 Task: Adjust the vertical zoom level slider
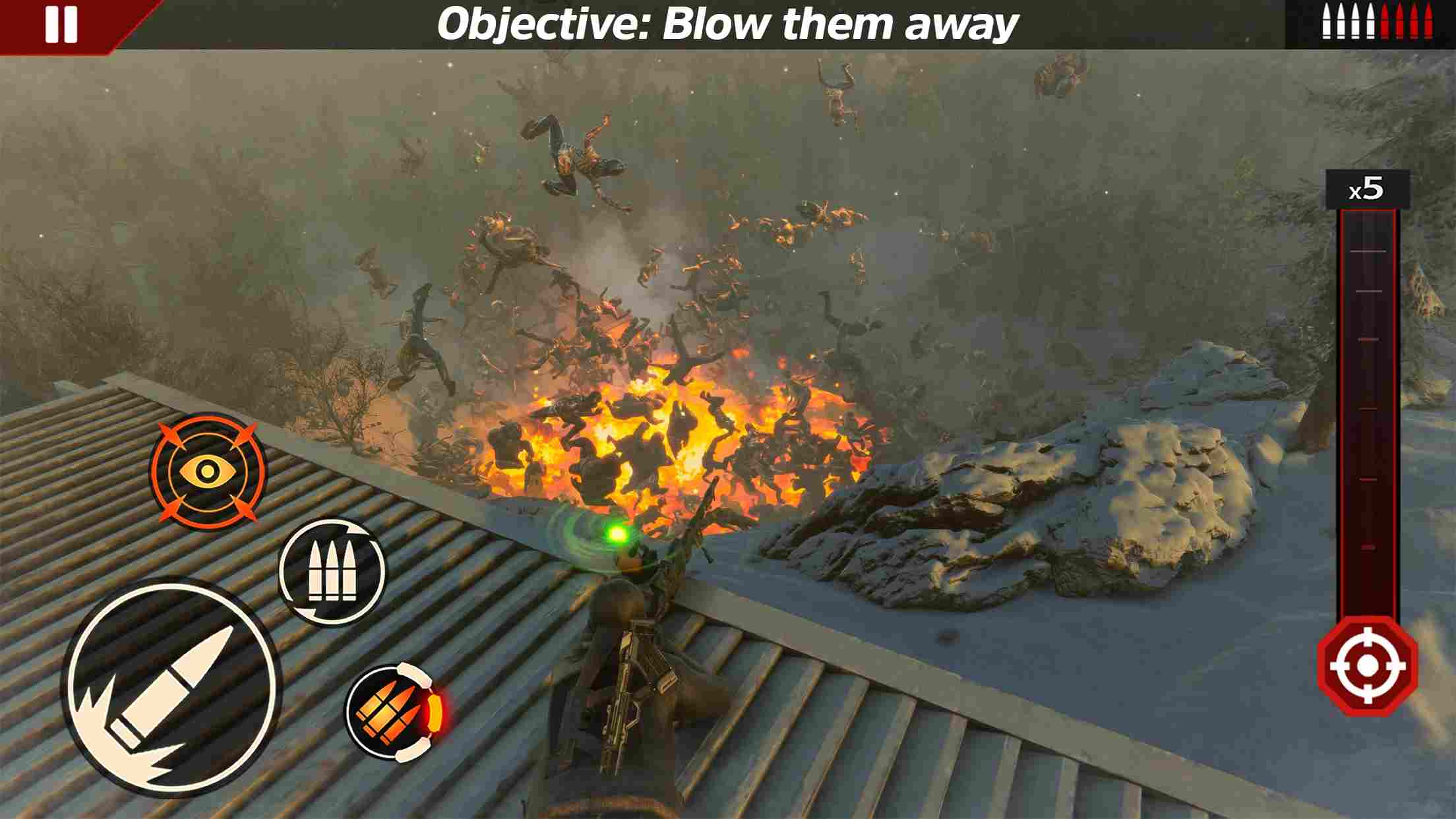(x=1368, y=409)
